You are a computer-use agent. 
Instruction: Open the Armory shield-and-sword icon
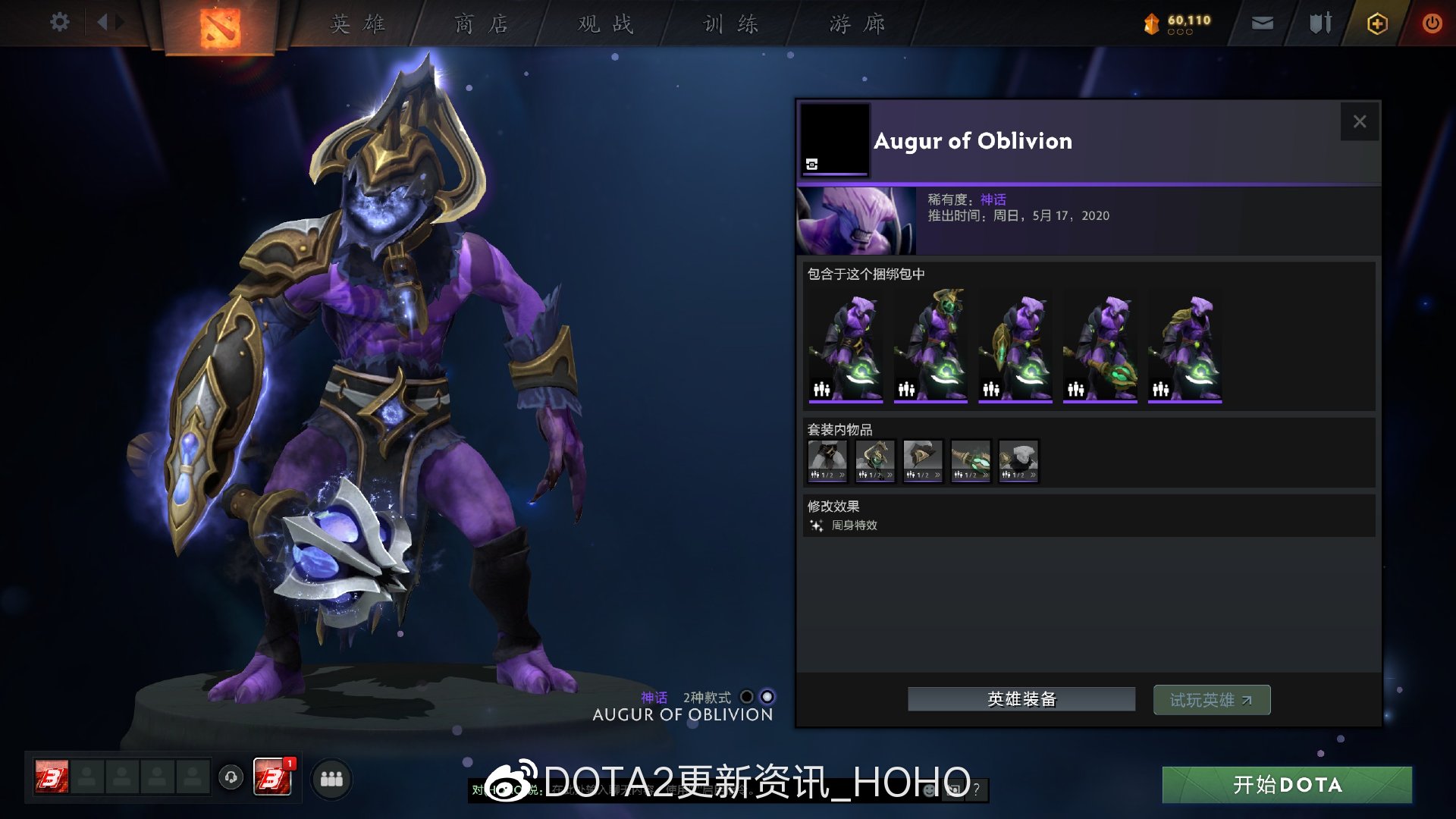(x=1320, y=23)
